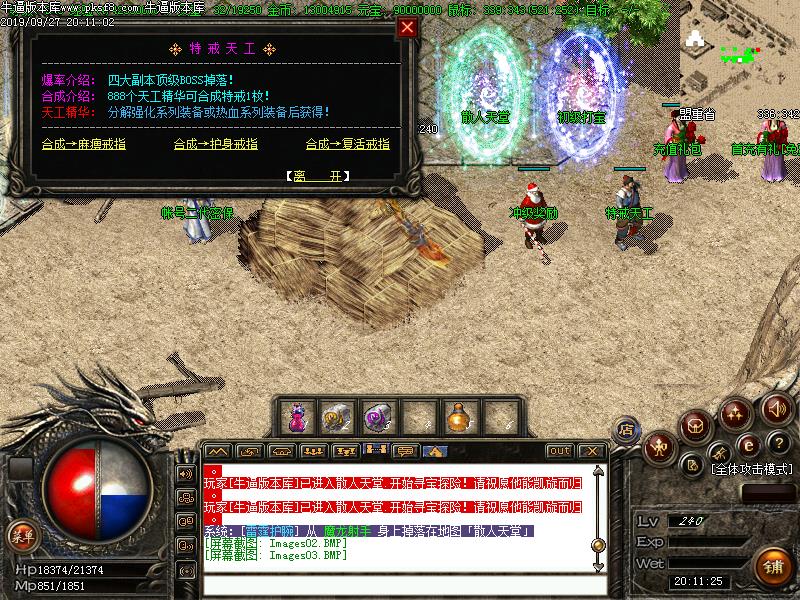The height and width of the screenshot is (600, 800).
Task: Toggle the sound speaker round button
Action: point(776,408)
